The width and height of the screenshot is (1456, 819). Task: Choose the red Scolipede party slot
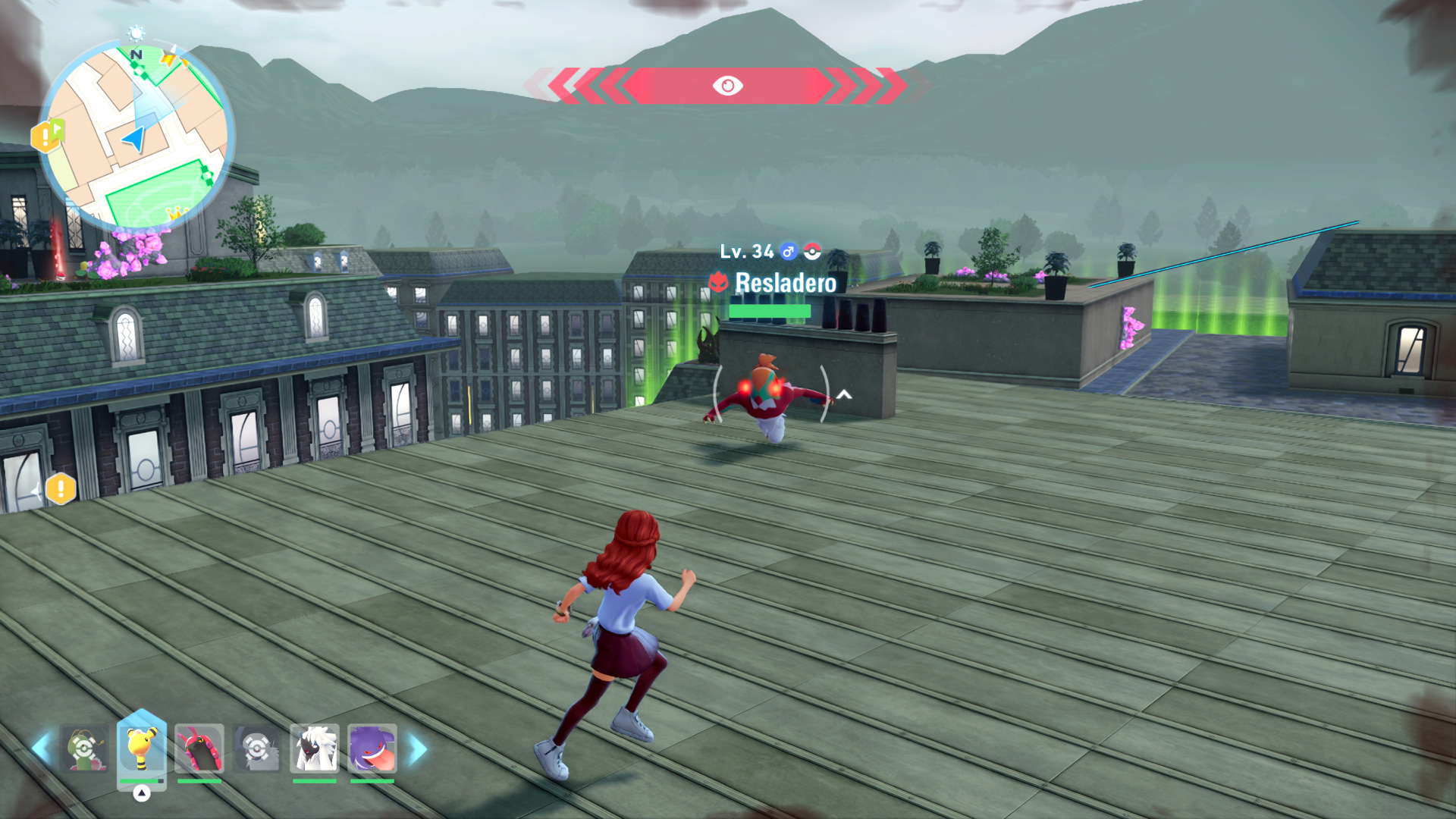tap(199, 748)
